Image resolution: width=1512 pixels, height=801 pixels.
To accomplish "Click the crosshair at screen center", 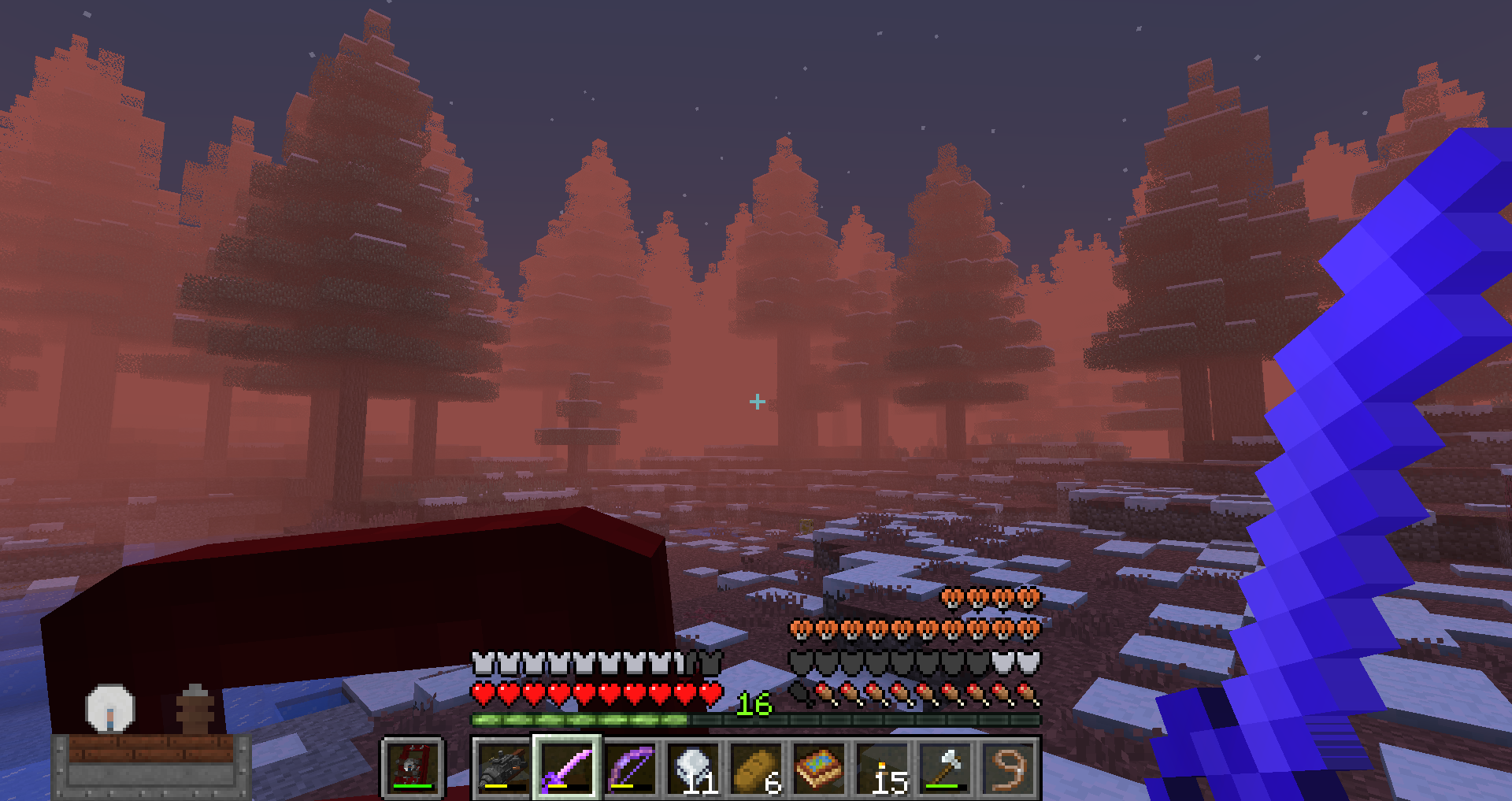I will [758, 402].
